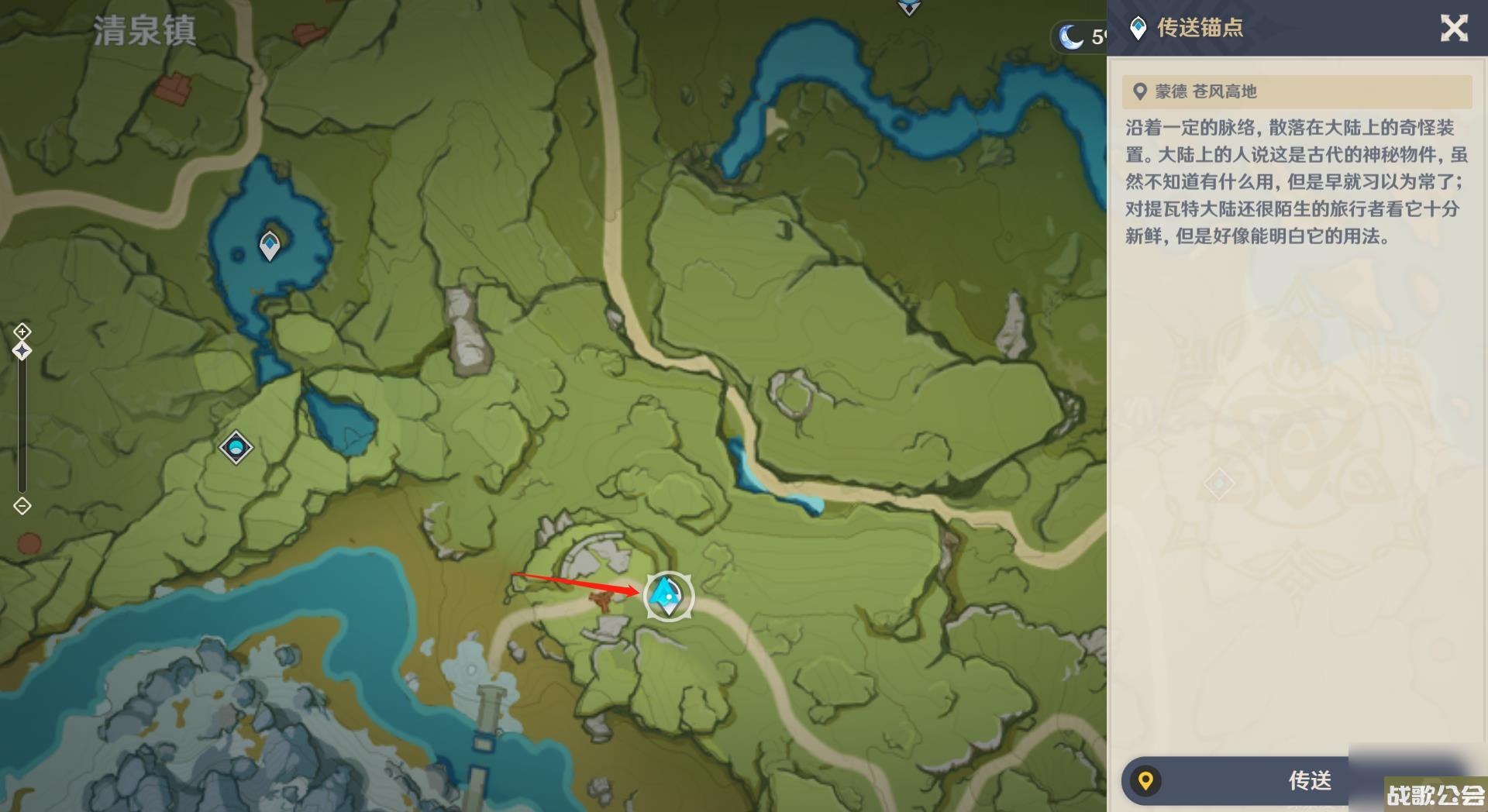Select the diamond-shaped domain marker

(x=236, y=447)
